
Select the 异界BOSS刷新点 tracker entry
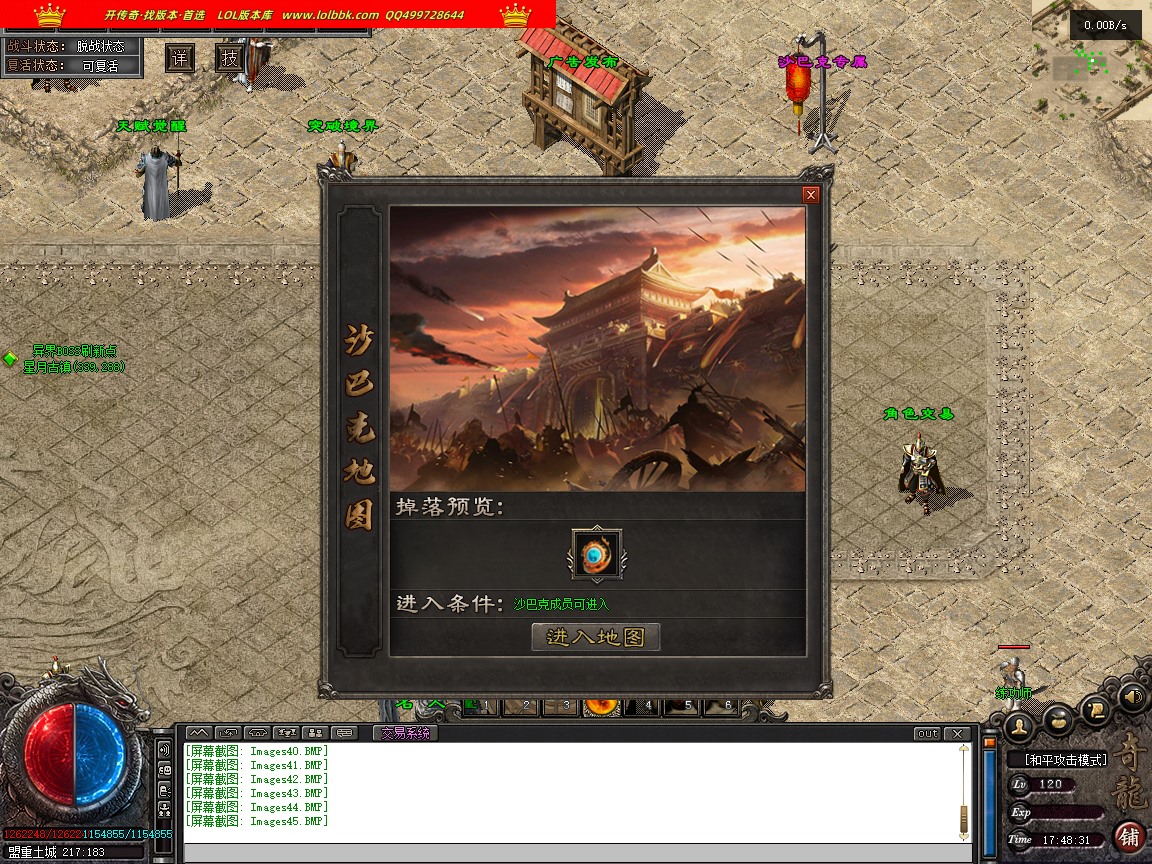pos(75,351)
